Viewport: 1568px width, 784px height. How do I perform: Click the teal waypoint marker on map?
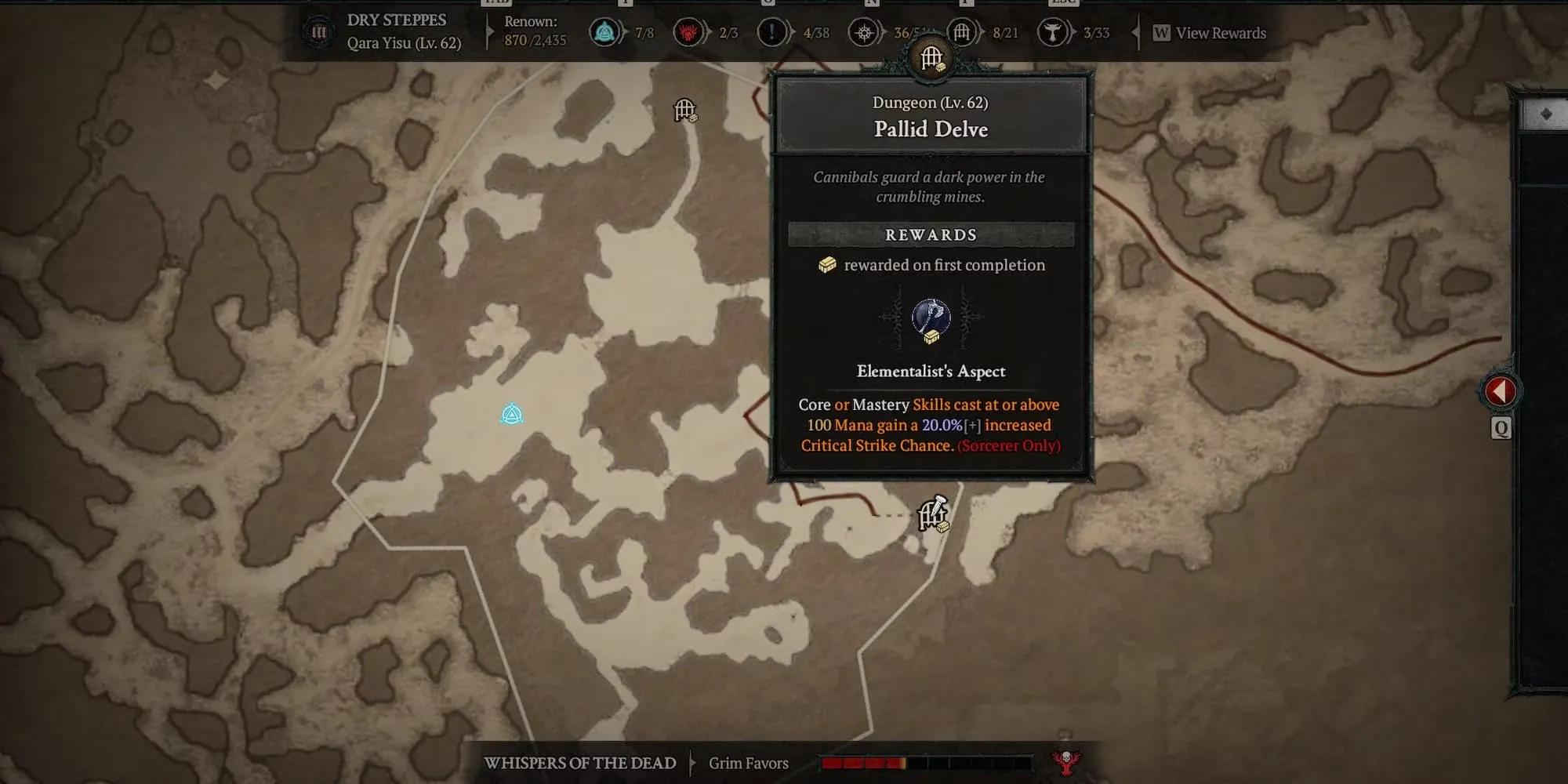coord(512,414)
